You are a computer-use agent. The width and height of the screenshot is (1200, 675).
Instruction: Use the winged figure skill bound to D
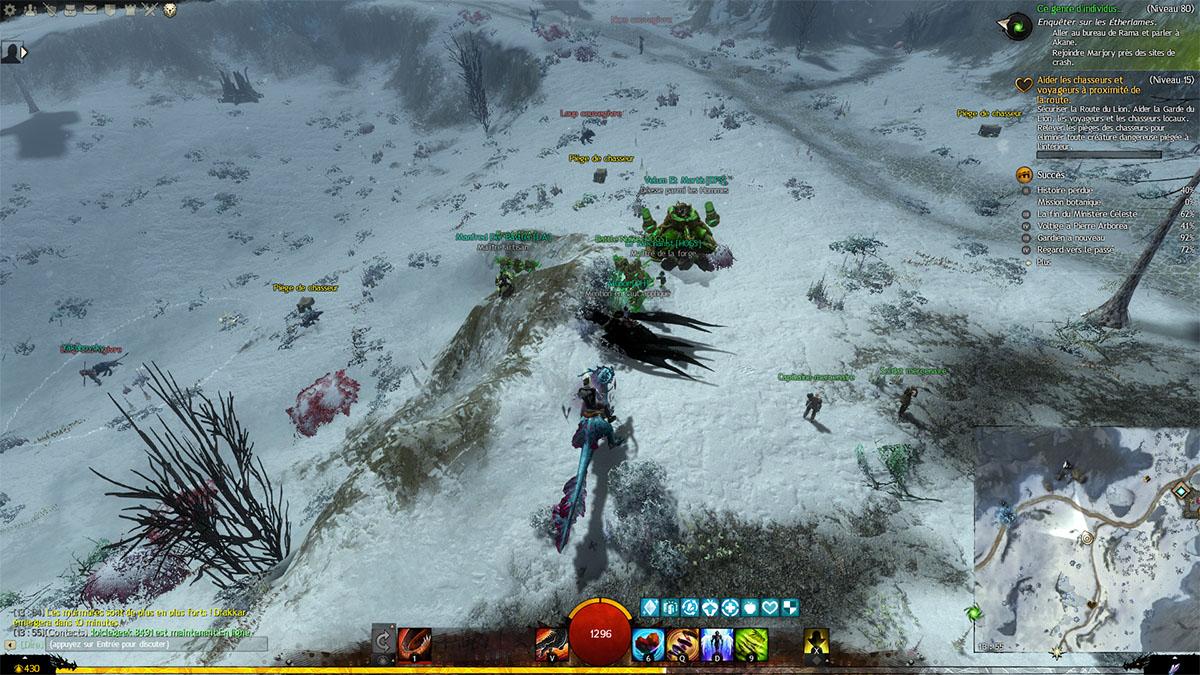716,643
